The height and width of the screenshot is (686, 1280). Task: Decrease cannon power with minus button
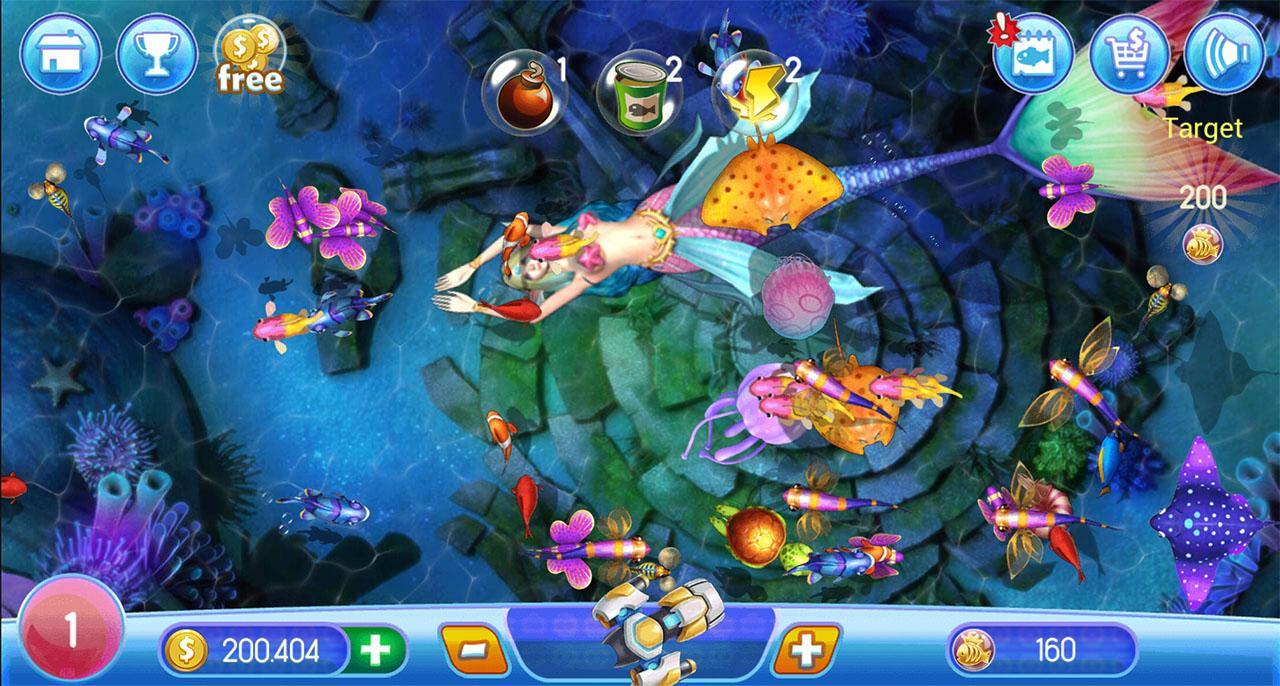[473, 652]
